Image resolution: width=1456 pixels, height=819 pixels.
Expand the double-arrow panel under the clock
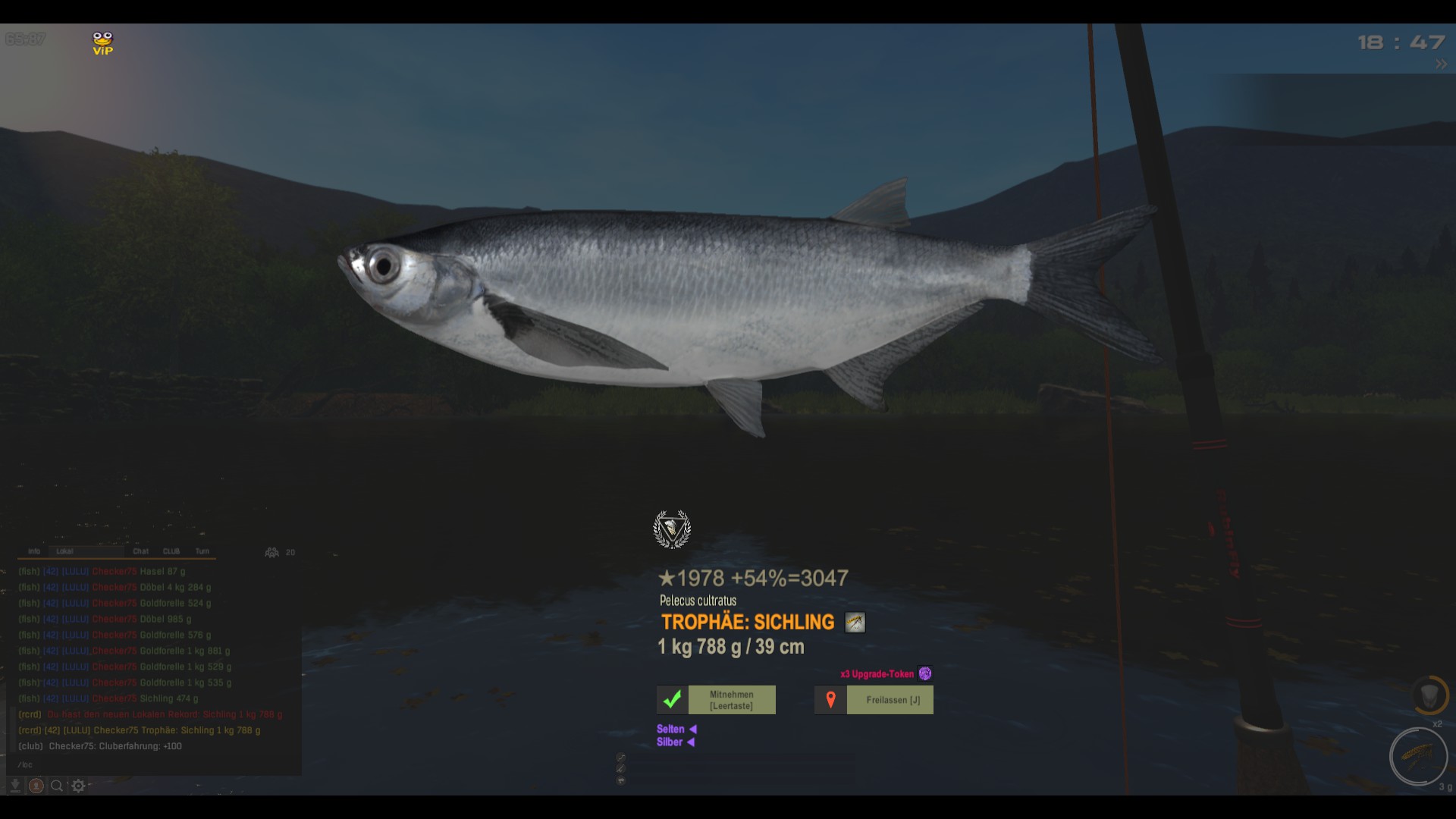tap(1441, 65)
